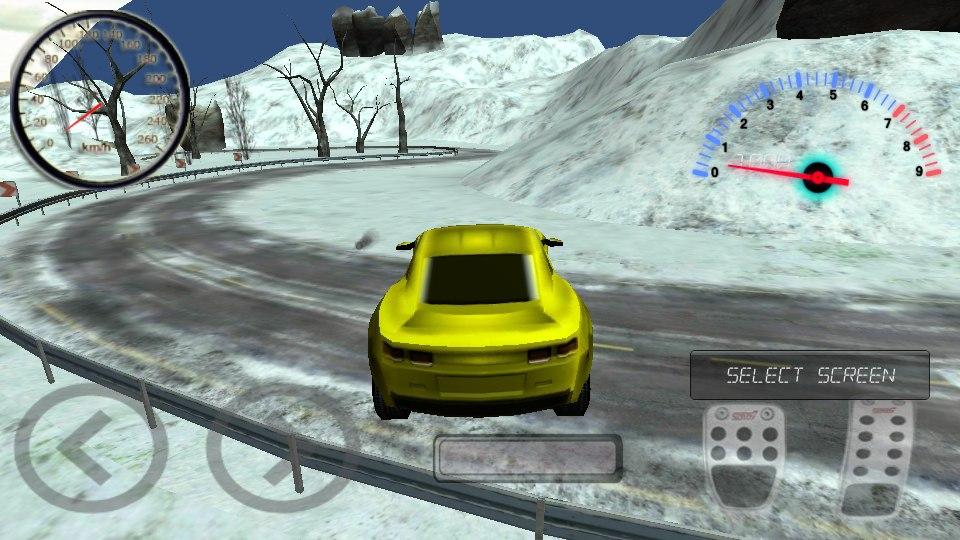Tap the SELECT SCREEN button
The image size is (960, 540).
(809, 375)
